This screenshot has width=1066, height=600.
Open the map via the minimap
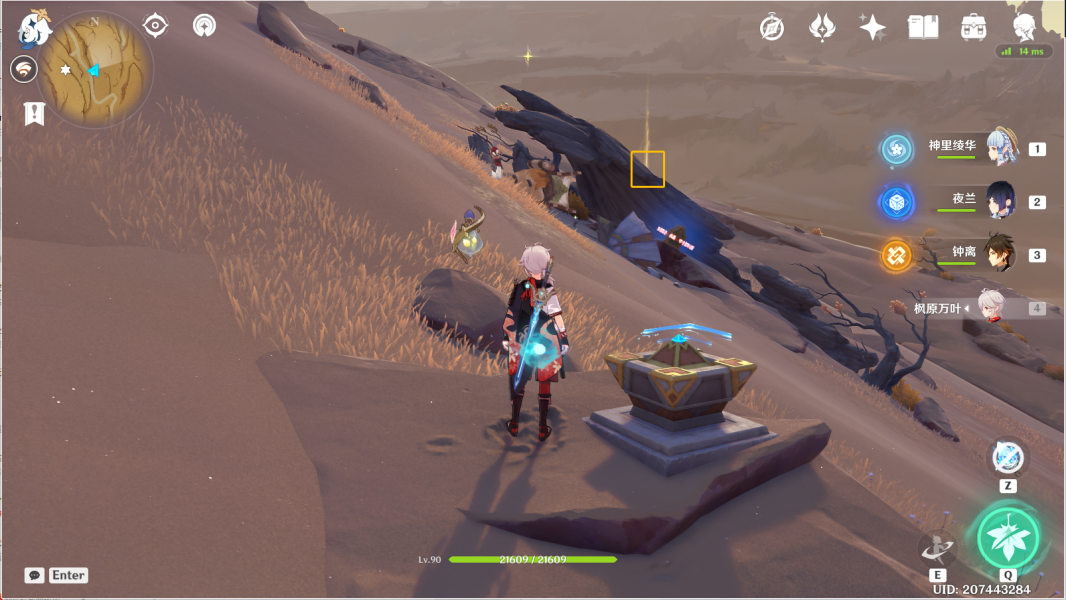(94, 70)
